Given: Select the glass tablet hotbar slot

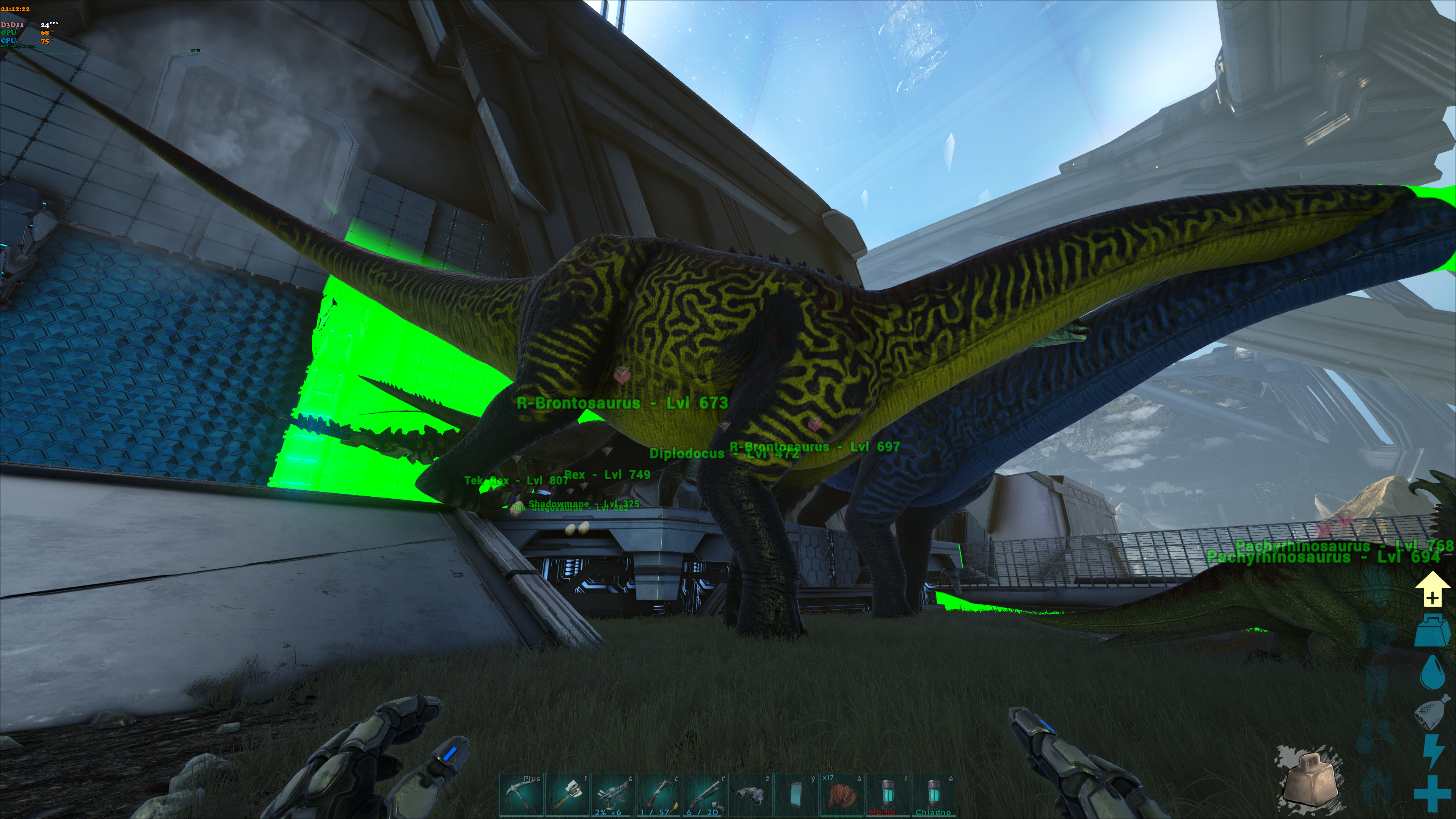Looking at the screenshot, I should (x=796, y=795).
